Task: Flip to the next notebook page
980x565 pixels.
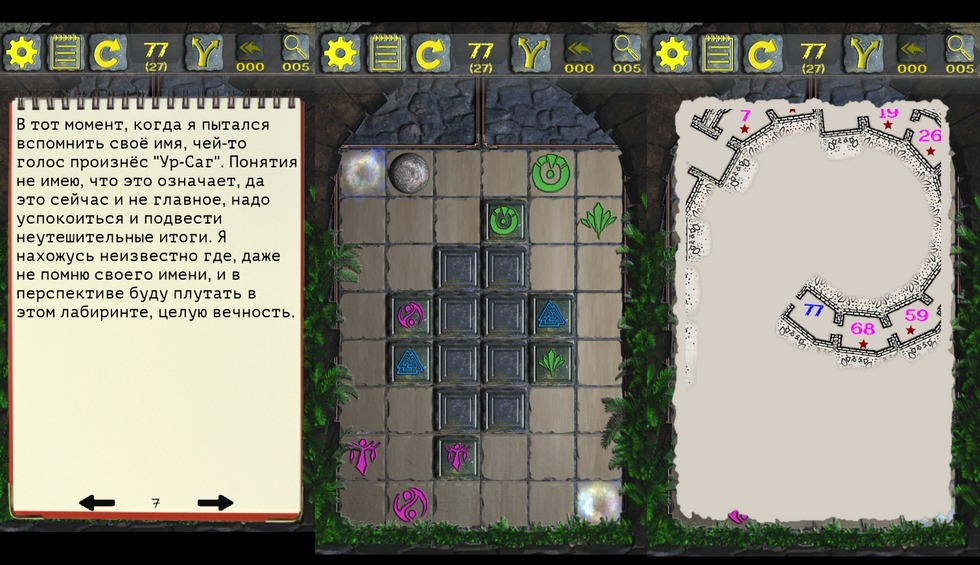Action: point(215,502)
